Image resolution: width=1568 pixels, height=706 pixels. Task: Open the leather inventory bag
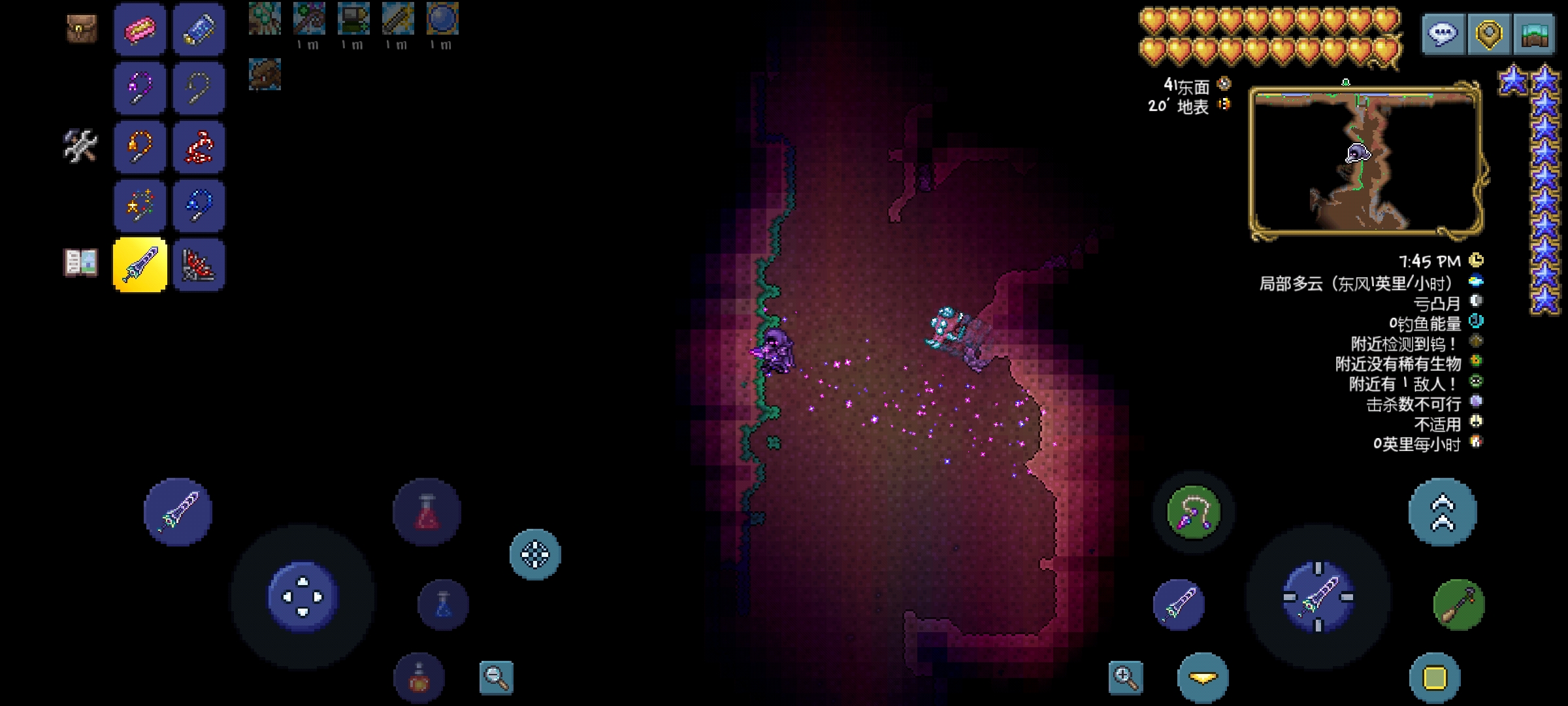coord(82,29)
